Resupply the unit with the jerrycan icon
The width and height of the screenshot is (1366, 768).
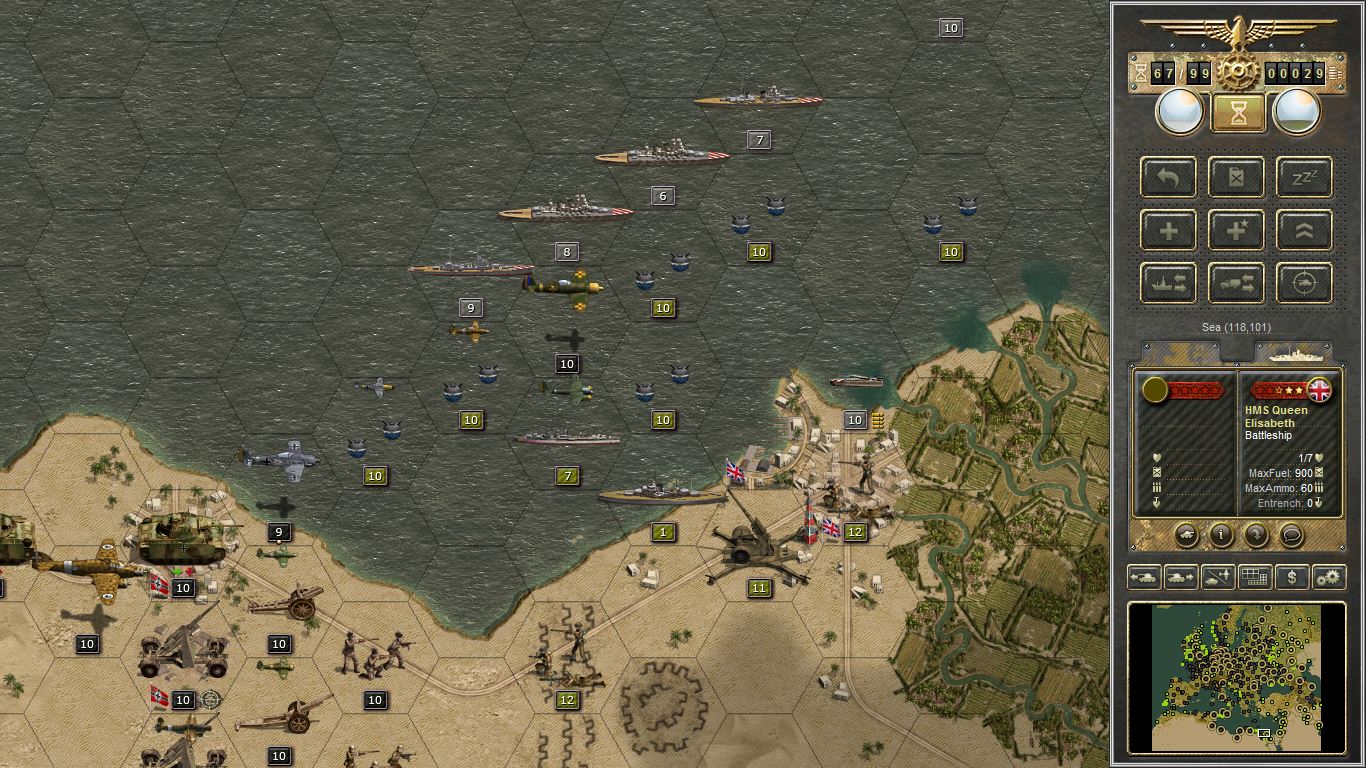[x=1236, y=177]
